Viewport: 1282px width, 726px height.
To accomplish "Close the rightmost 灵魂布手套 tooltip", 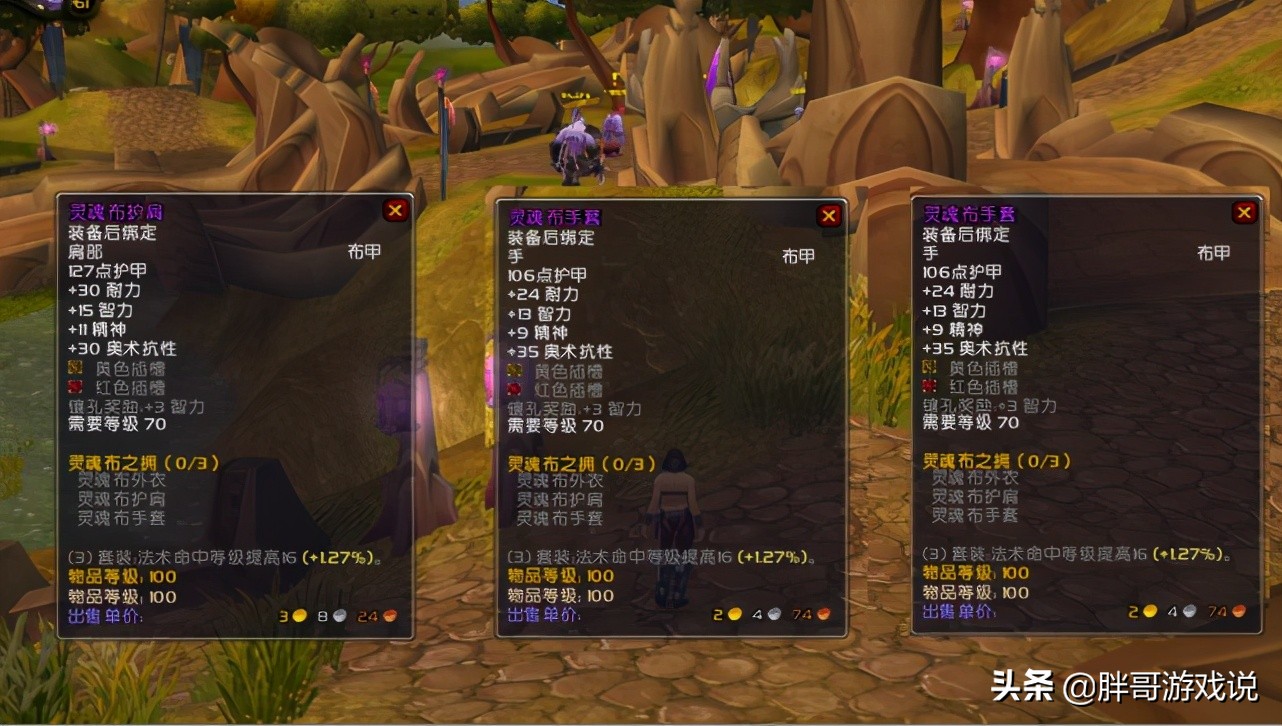I will [1244, 212].
